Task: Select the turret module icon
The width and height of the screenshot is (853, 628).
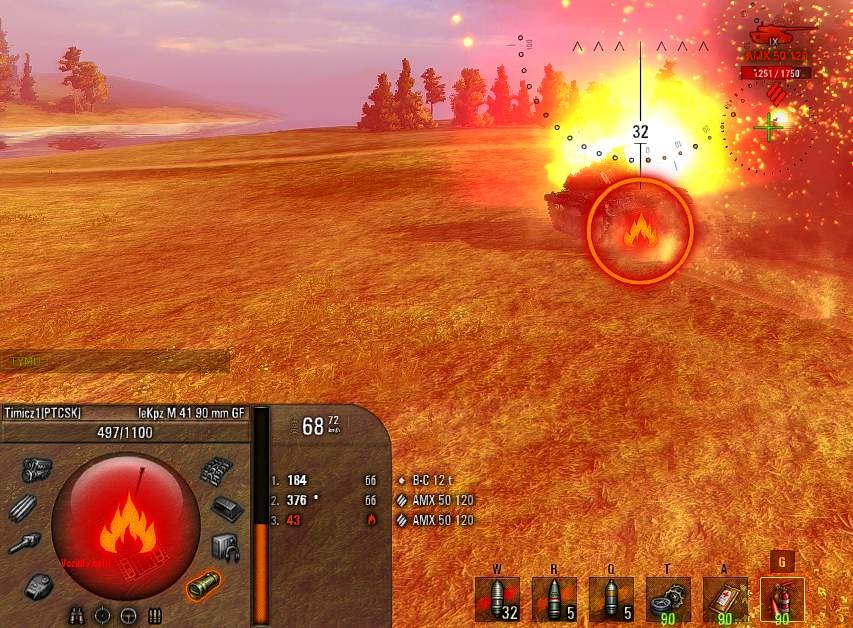Action: coord(40,583)
